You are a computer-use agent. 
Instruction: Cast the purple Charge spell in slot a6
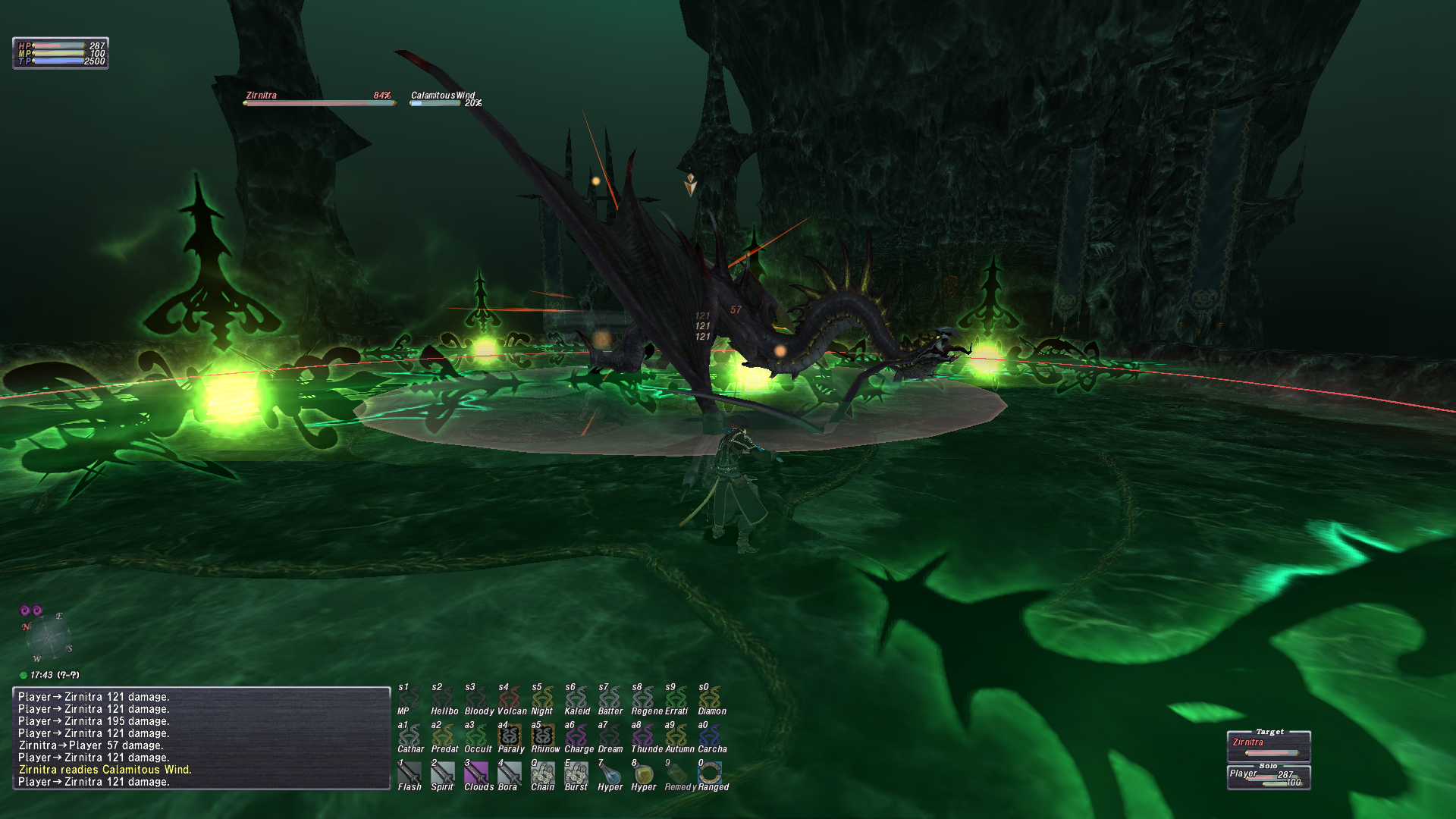click(x=576, y=736)
